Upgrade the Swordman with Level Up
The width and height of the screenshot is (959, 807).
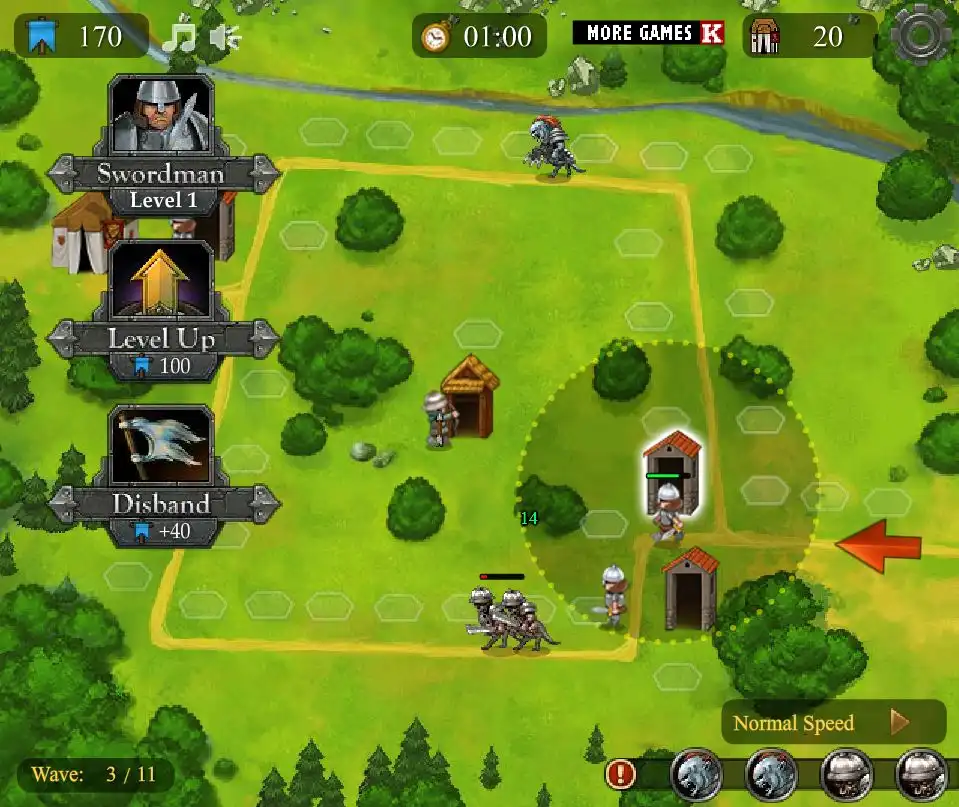[x=161, y=292]
